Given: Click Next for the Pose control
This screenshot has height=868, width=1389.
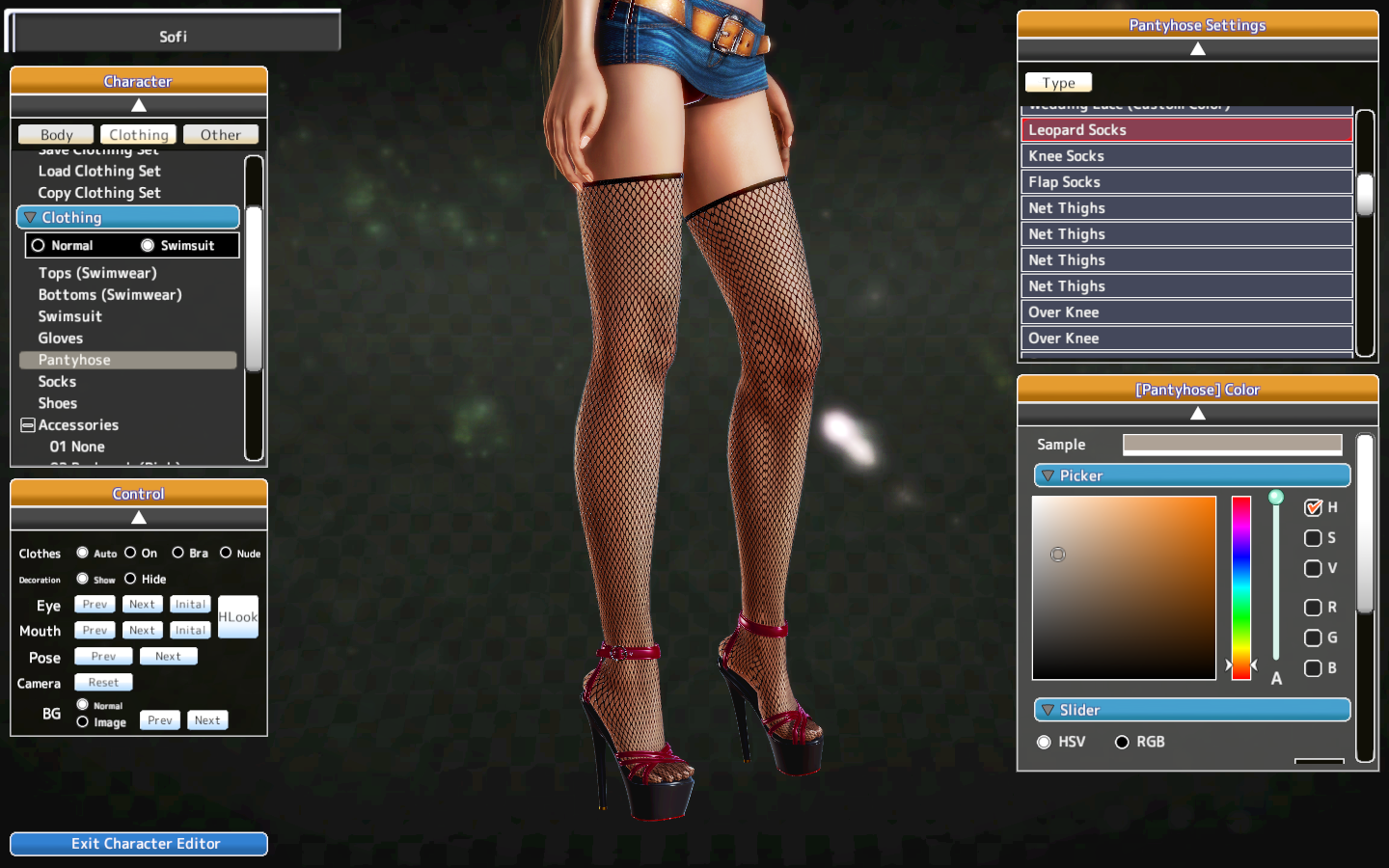Looking at the screenshot, I should (168, 657).
